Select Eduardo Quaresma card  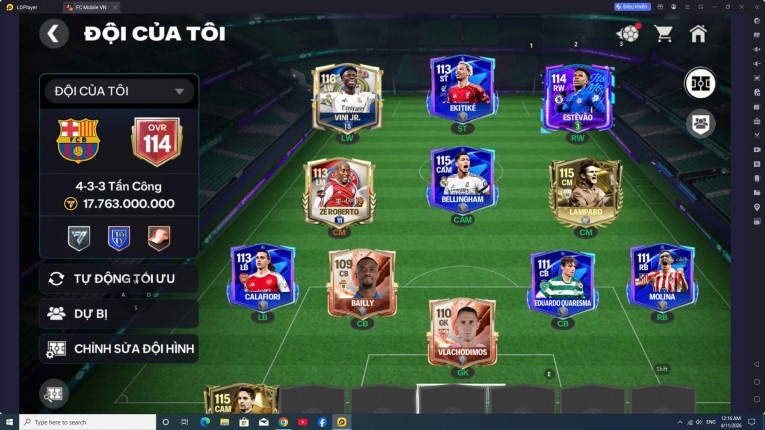coord(562,283)
